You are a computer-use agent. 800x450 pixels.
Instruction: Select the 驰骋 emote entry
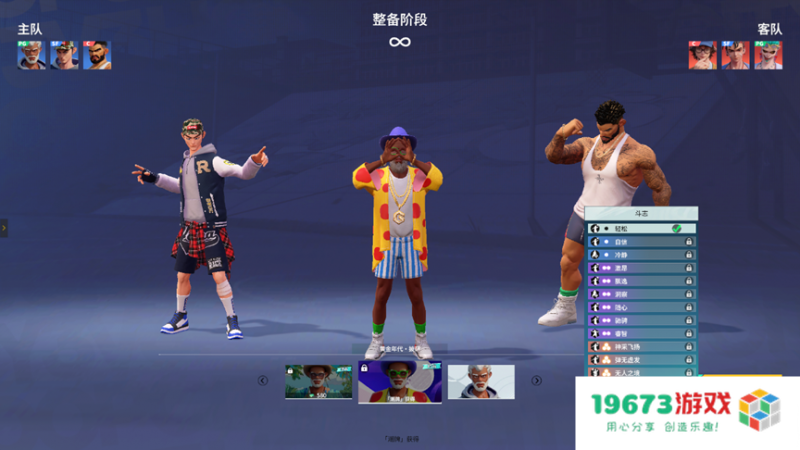tap(640, 320)
